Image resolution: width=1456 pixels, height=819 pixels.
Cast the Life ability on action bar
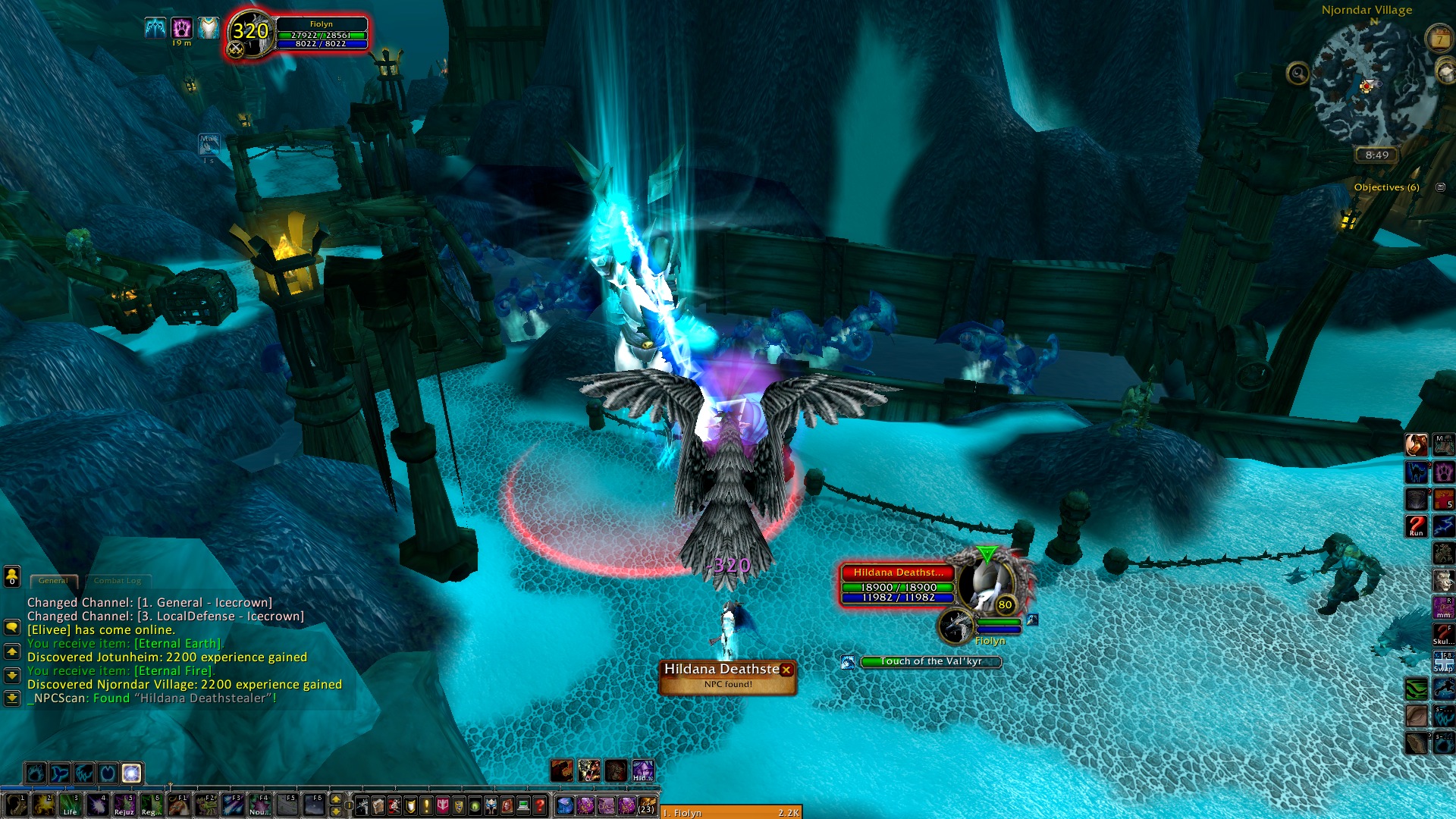click(x=69, y=805)
